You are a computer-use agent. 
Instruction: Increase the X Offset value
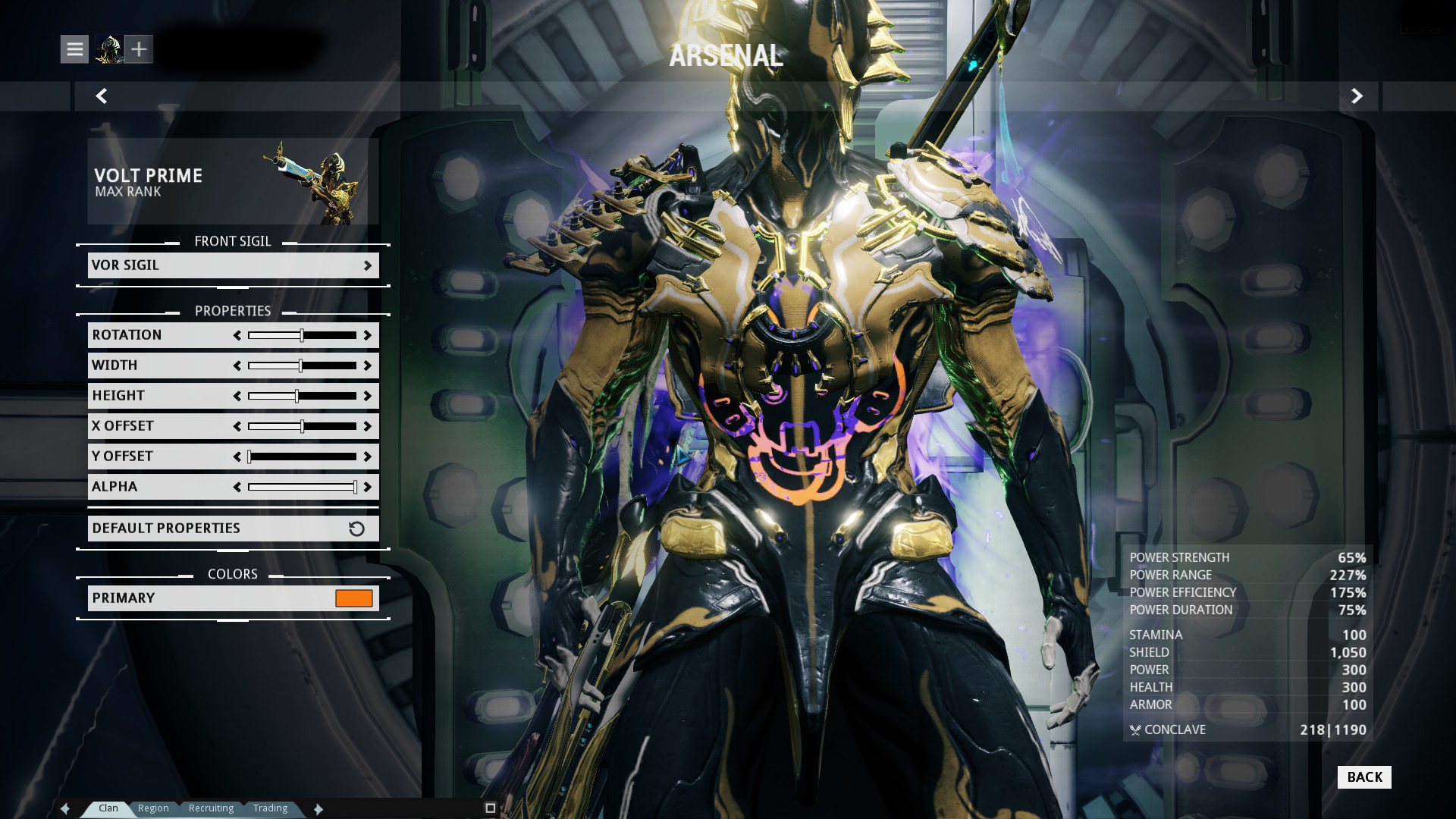point(368,426)
